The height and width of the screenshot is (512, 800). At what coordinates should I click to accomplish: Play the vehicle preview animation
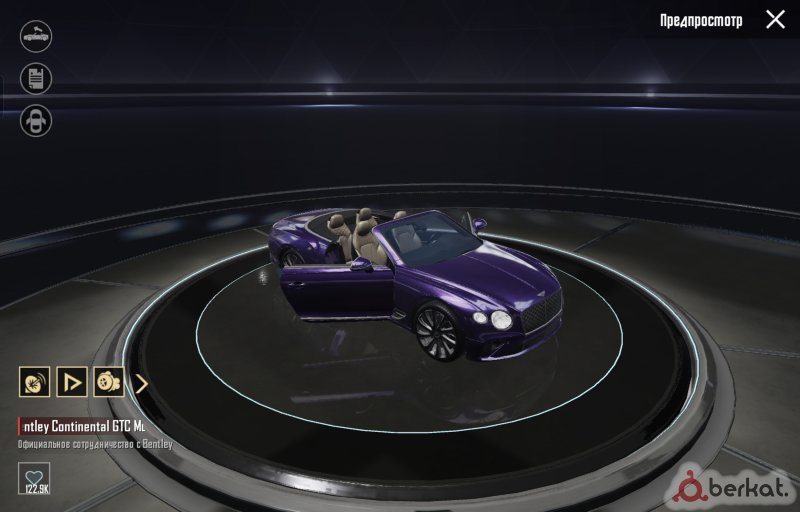[x=71, y=382]
